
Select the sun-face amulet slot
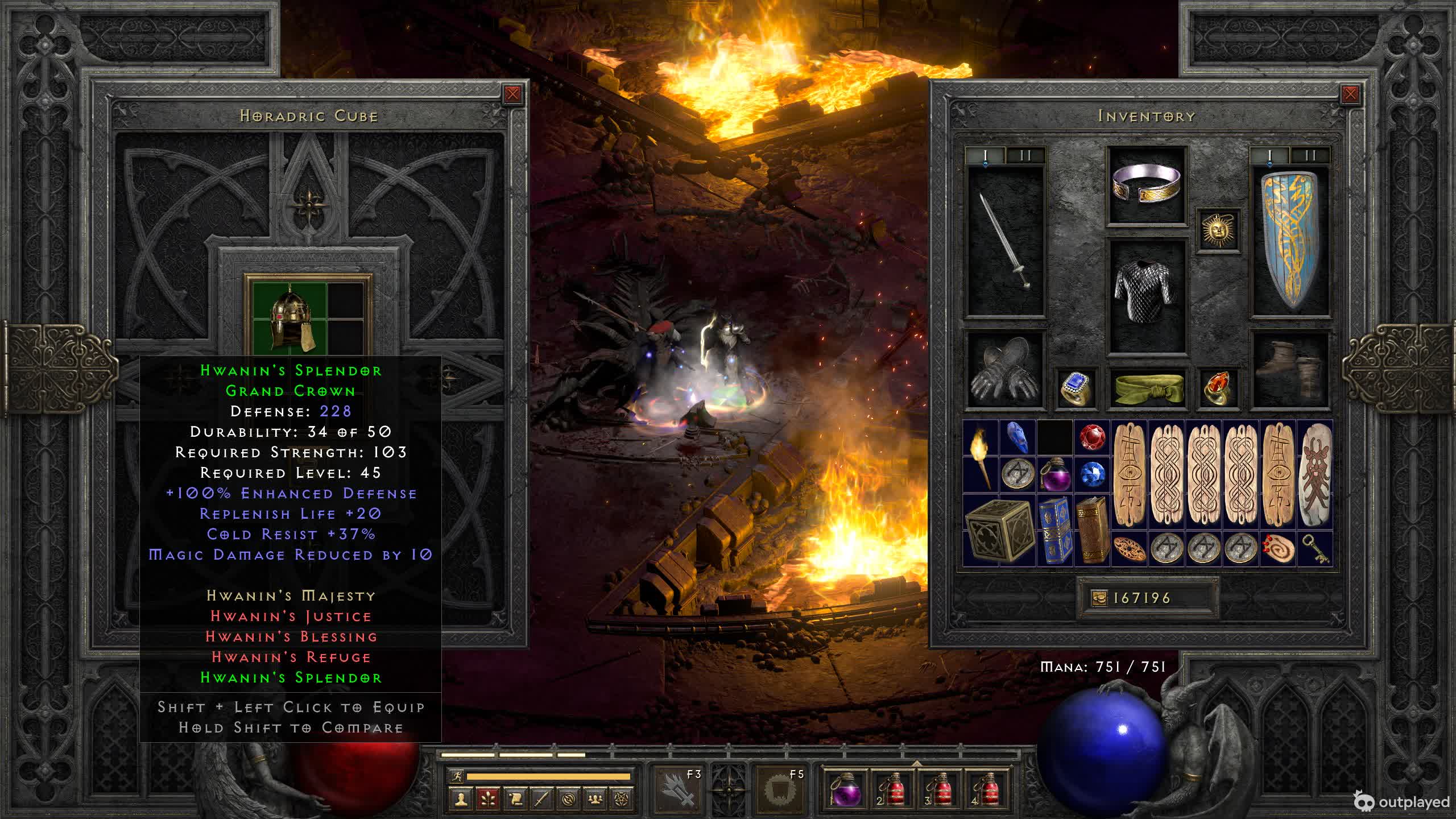pos(1218,230)
